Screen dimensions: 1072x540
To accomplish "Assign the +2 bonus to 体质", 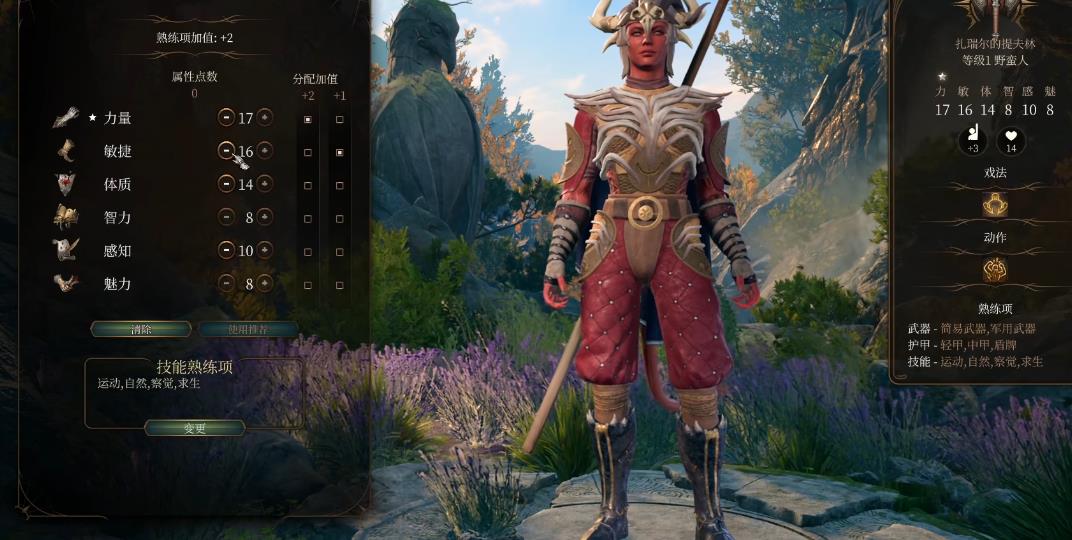I will [x=308, y=185].
